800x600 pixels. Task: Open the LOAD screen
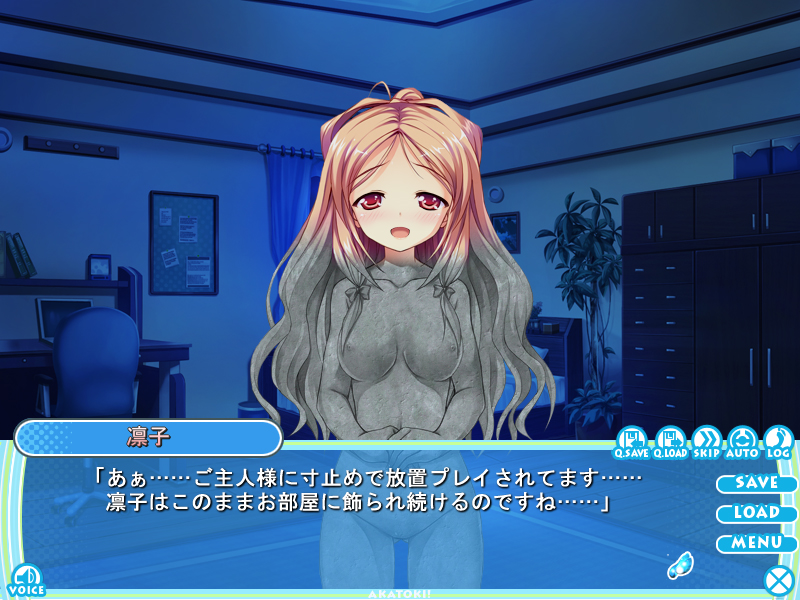pyautogui.click(x=756, y=513)
